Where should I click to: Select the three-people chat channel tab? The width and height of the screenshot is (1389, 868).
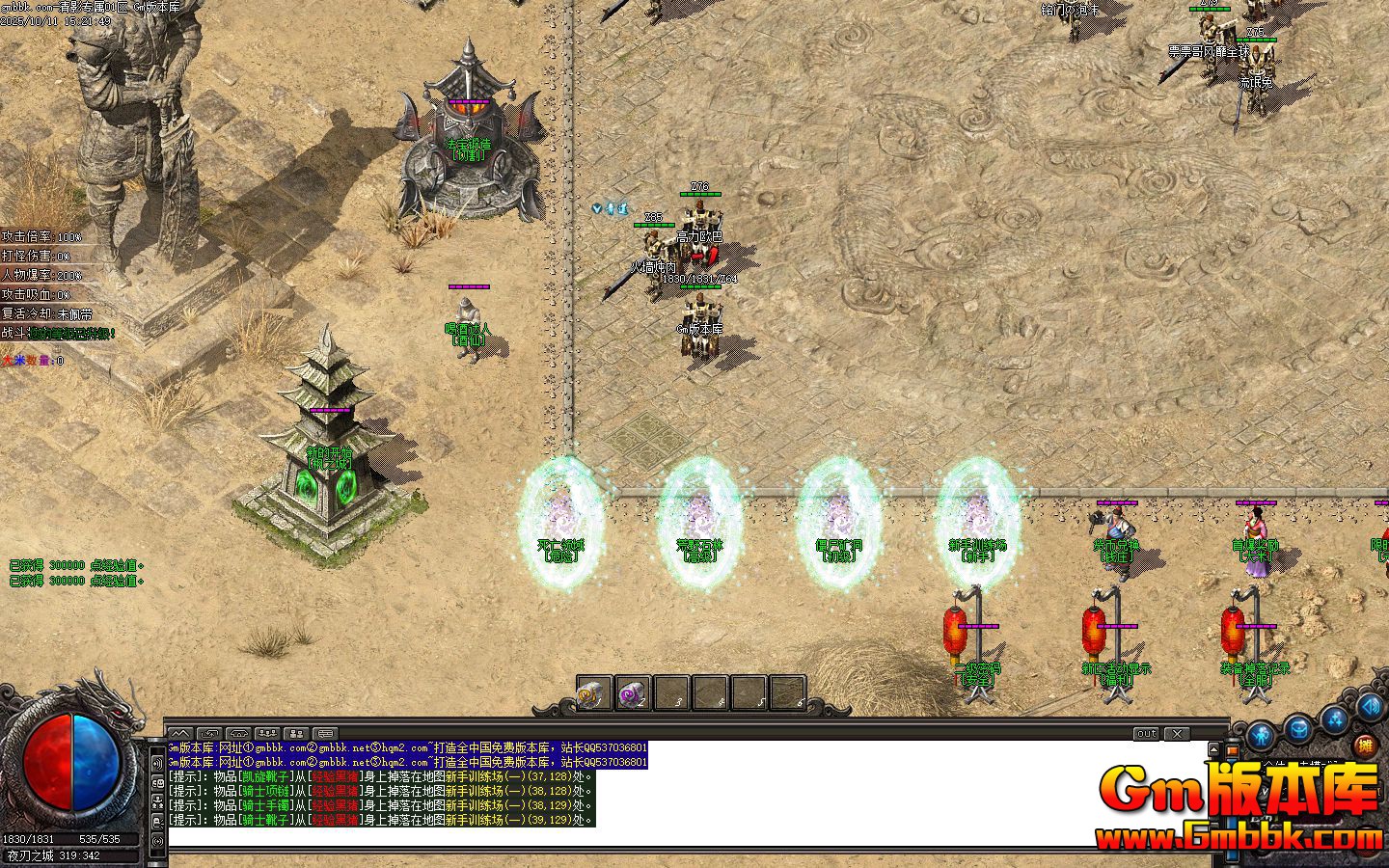(x=268, y=734)
